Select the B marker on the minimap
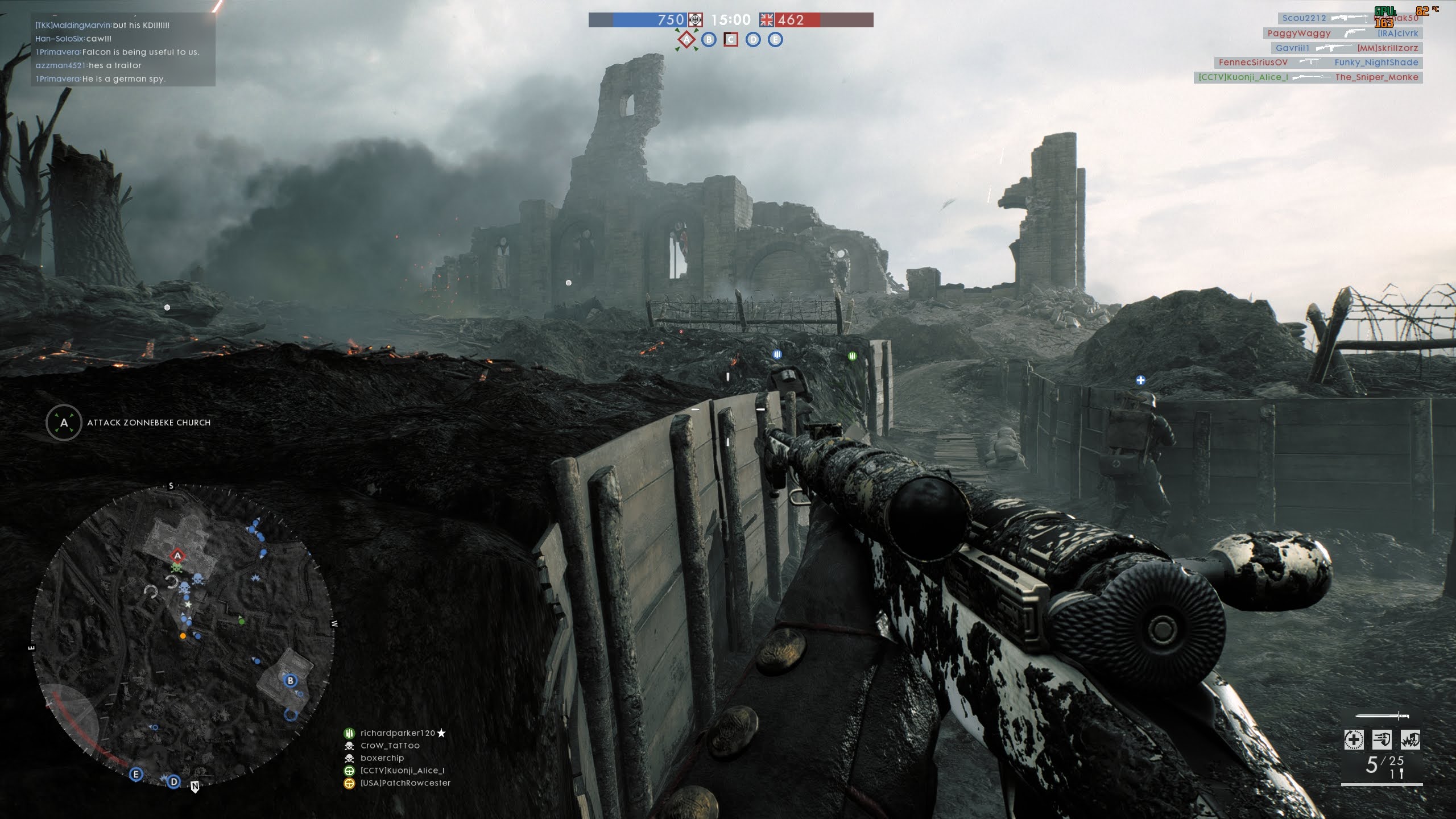This screenshot has height=819, width=1456. [x=291, y=680]
